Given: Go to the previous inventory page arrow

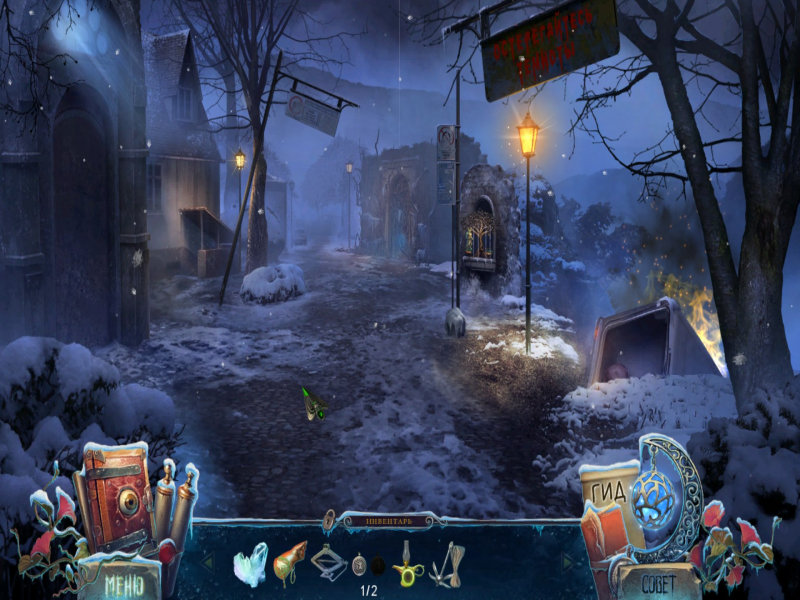Looking at the screenshot, I should pyautogui.click(x=208, y=562).
